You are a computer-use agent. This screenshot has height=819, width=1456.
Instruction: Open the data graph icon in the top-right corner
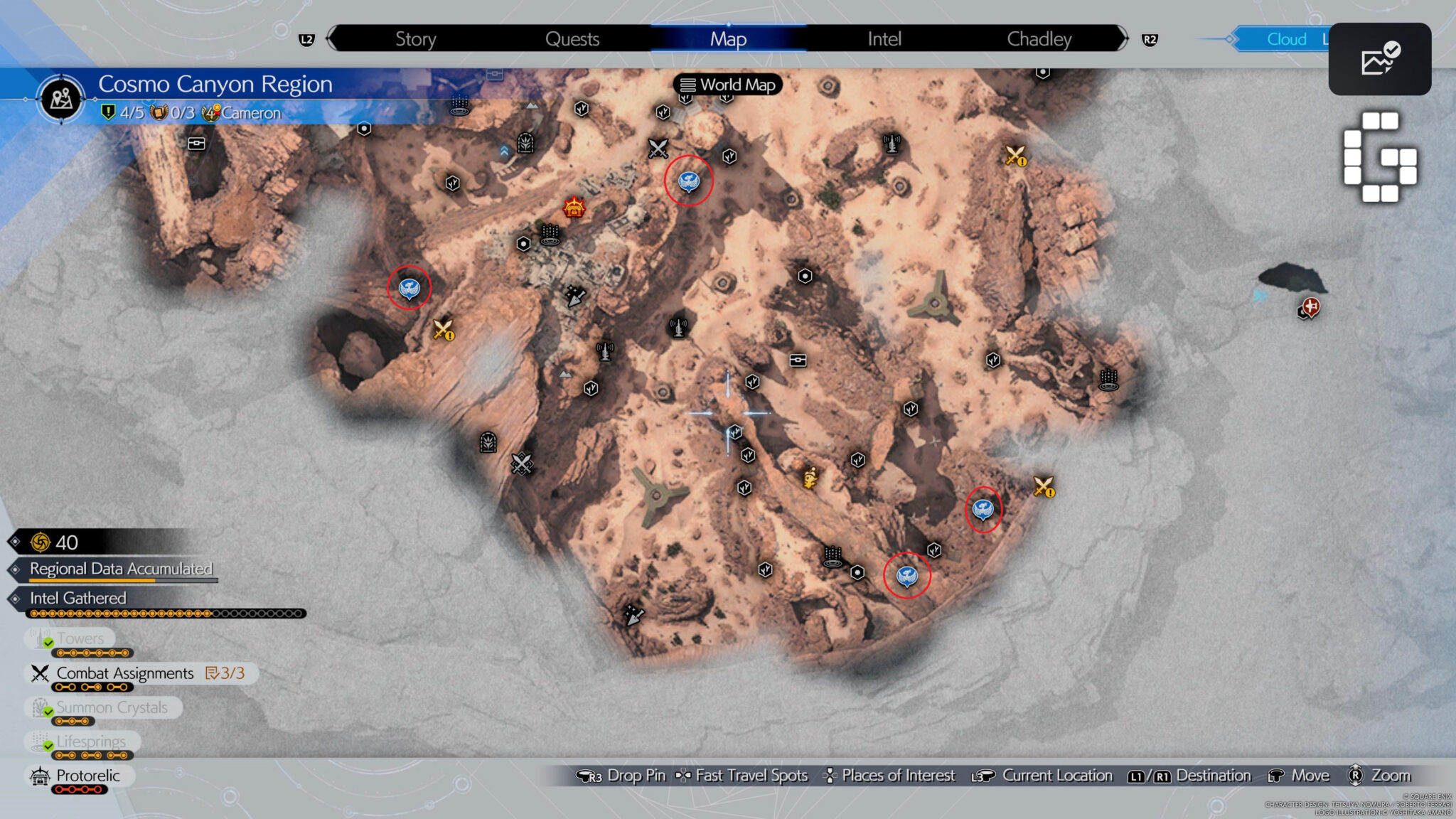coord(1380,60)
